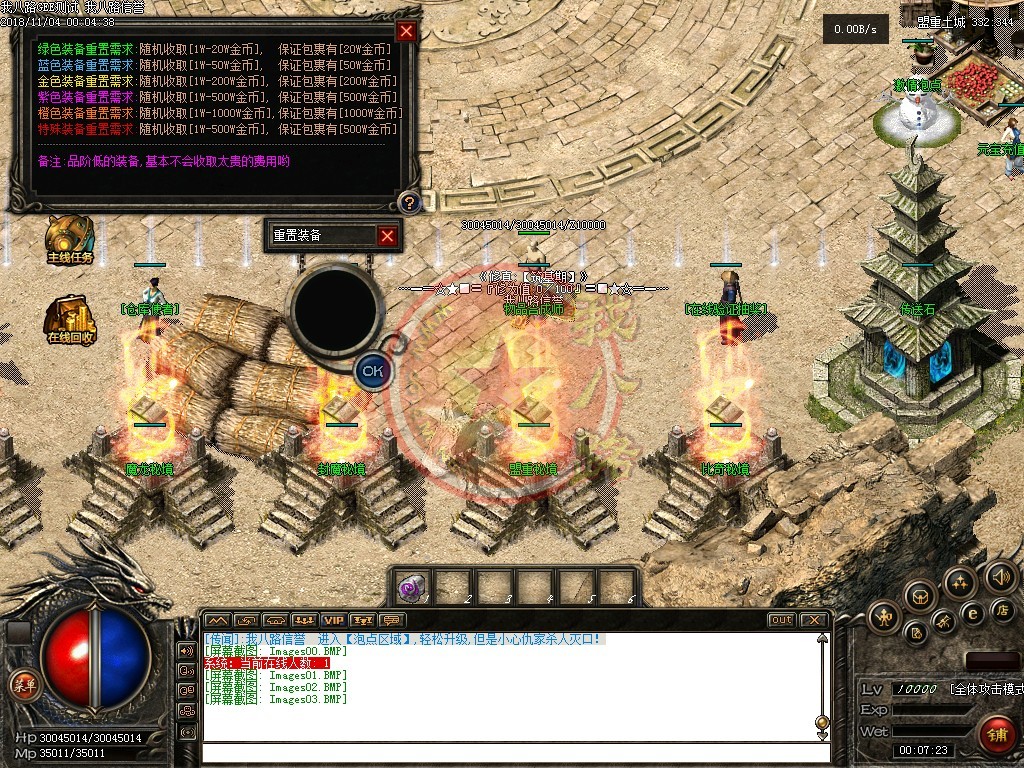
Task: Use the purple item in hotbar slot 1
Action: click(x=412, y=588)
